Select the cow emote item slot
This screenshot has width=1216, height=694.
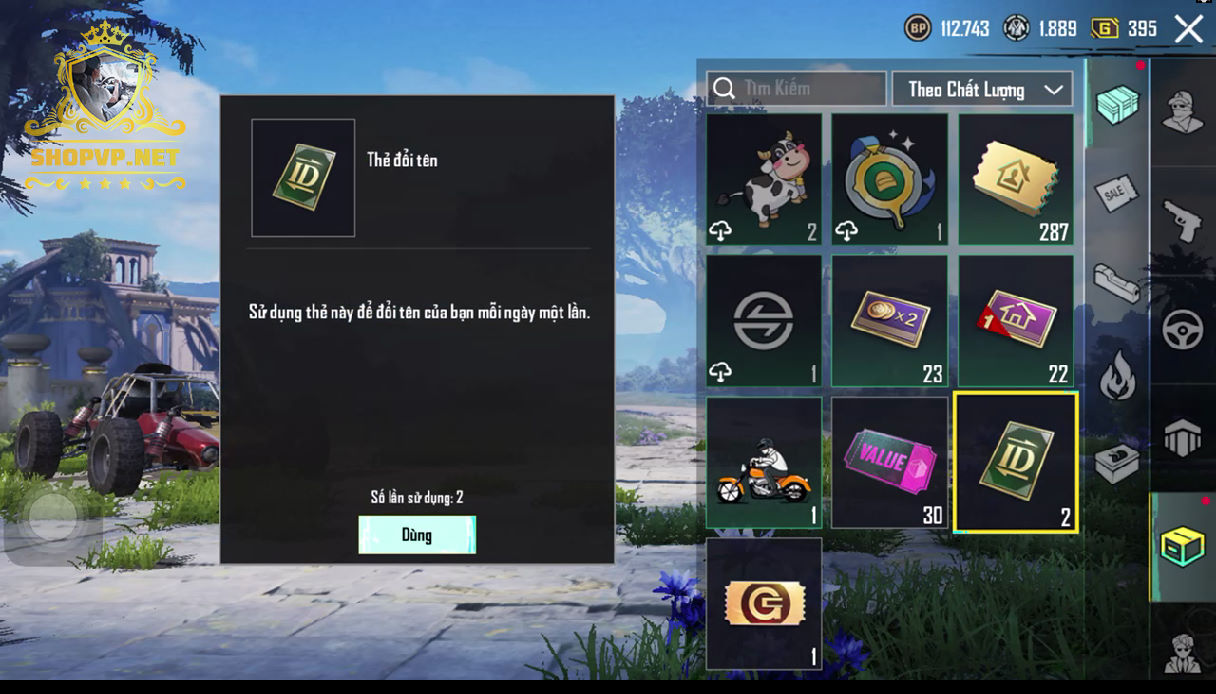pos(764,179)
